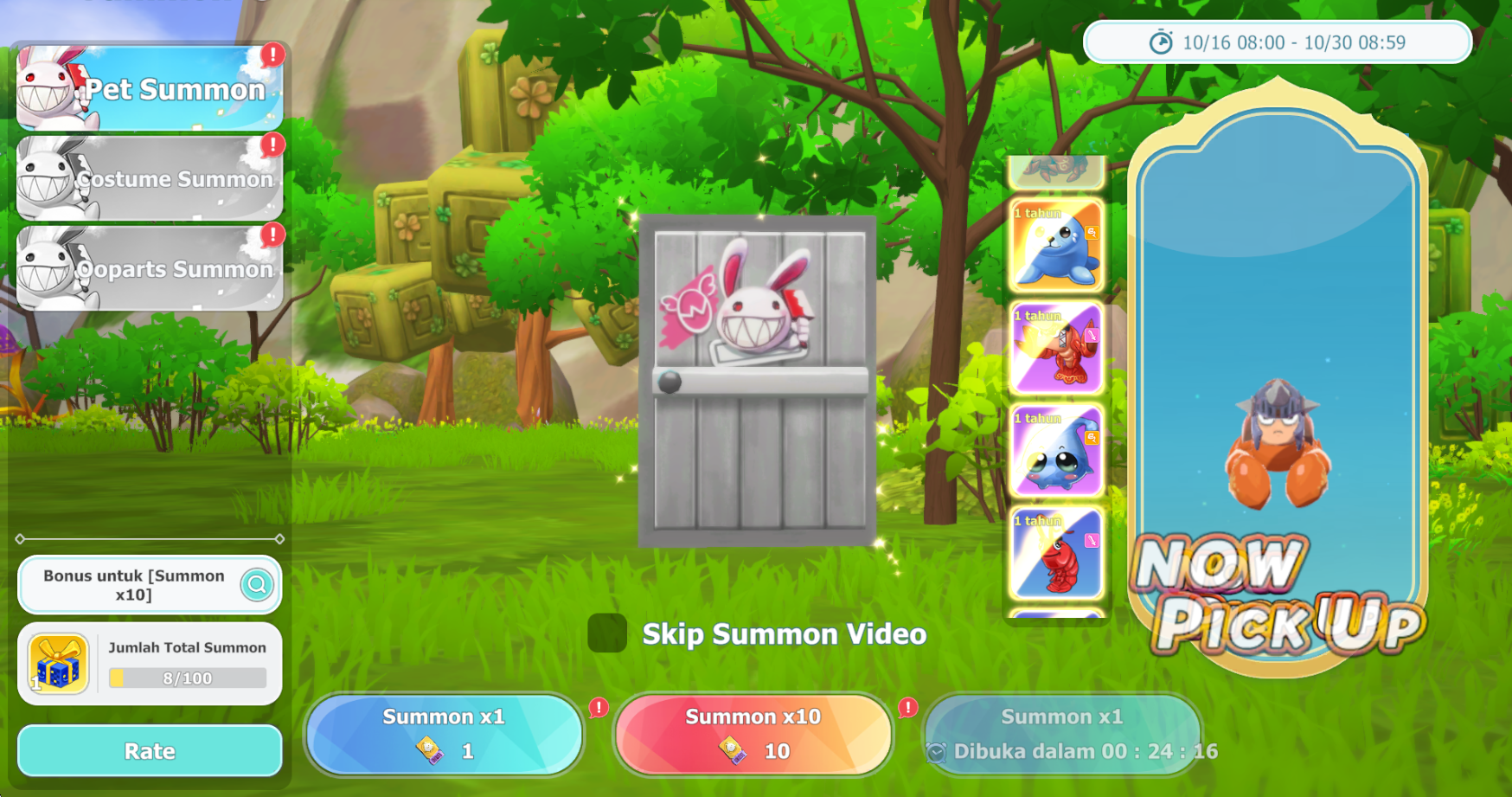Switch to the Pet Summon tab
Image resolution: width=1512 pixels, height=797 pixels.
click(x=150, y=88)
